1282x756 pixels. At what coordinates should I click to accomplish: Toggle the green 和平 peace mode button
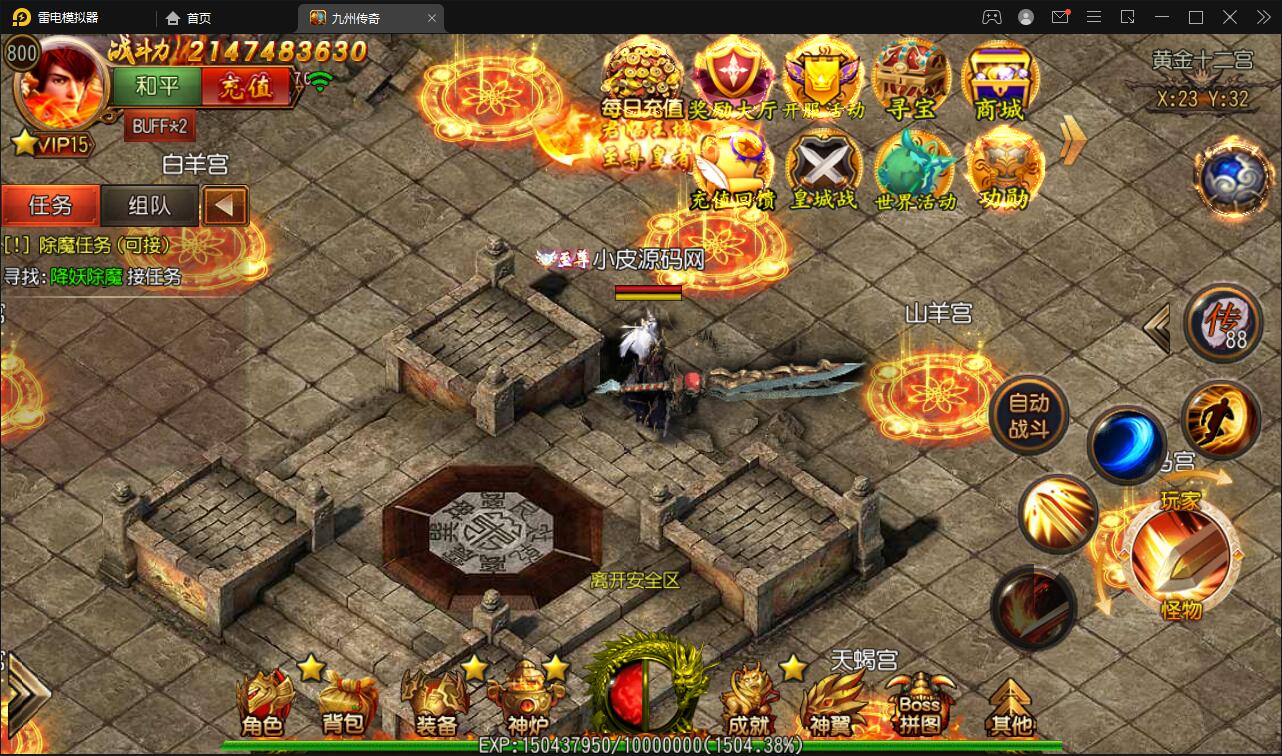[156, 86]
